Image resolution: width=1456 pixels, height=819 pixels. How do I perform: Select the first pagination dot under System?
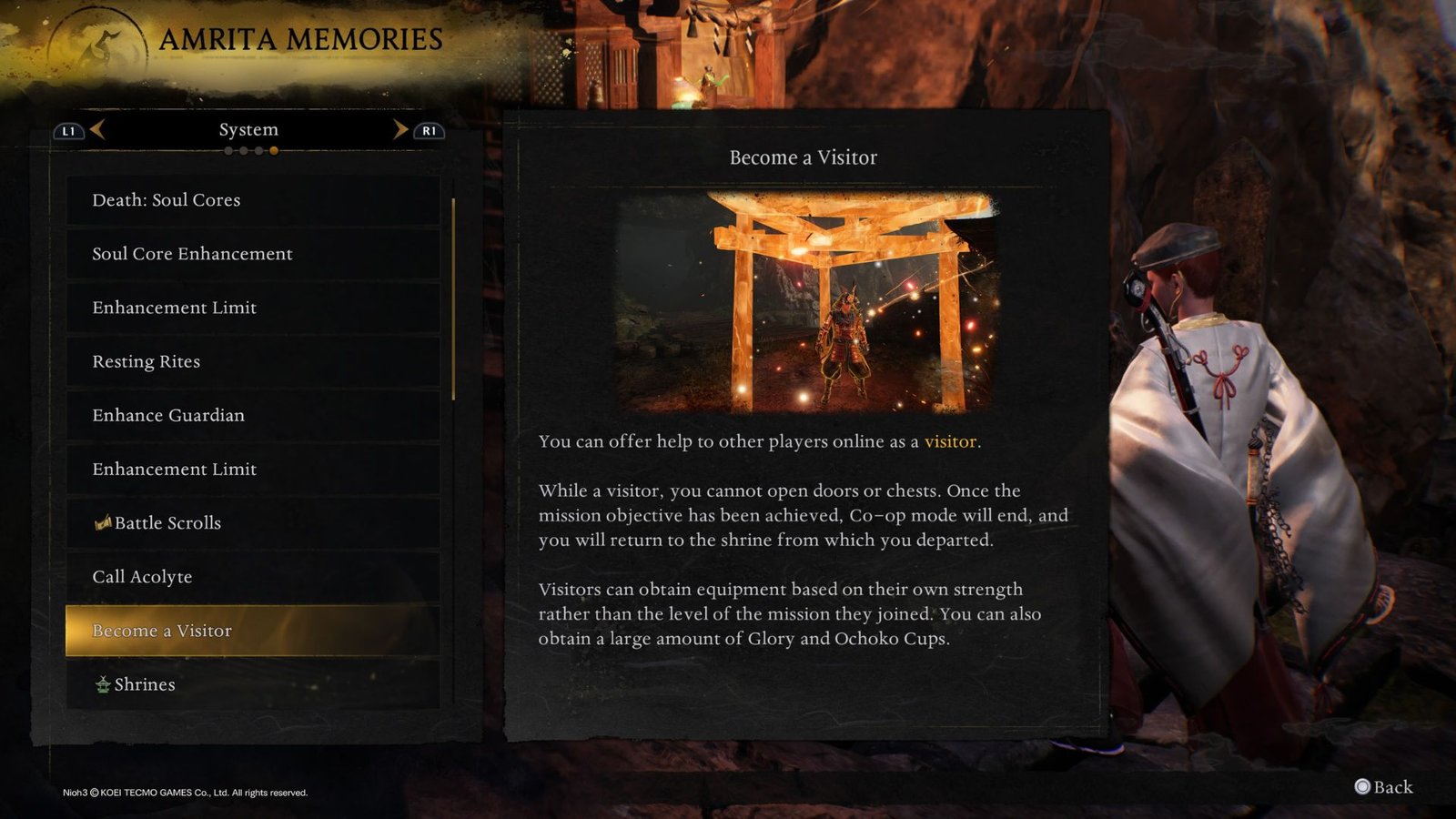click(x=228, y=151)
